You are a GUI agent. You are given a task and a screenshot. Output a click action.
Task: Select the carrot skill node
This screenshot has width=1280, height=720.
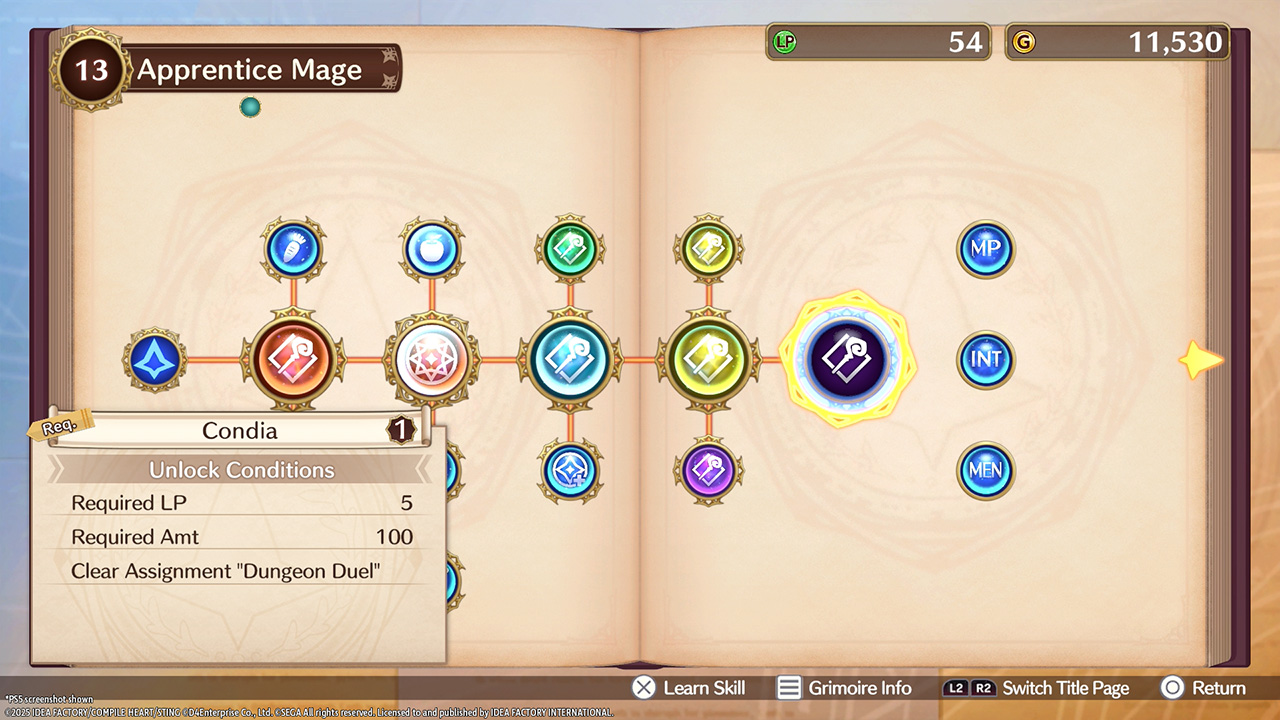click(x=293, y=250)
